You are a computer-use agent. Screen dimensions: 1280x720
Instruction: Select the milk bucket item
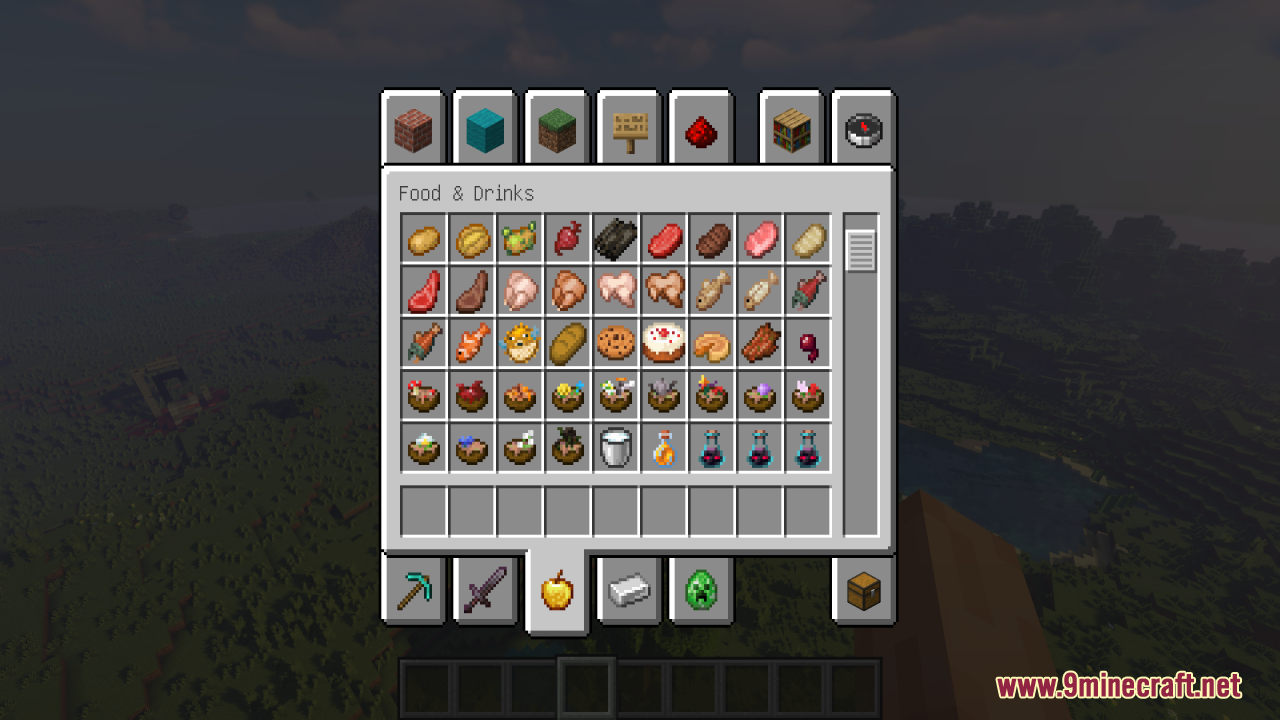[615, 447]
